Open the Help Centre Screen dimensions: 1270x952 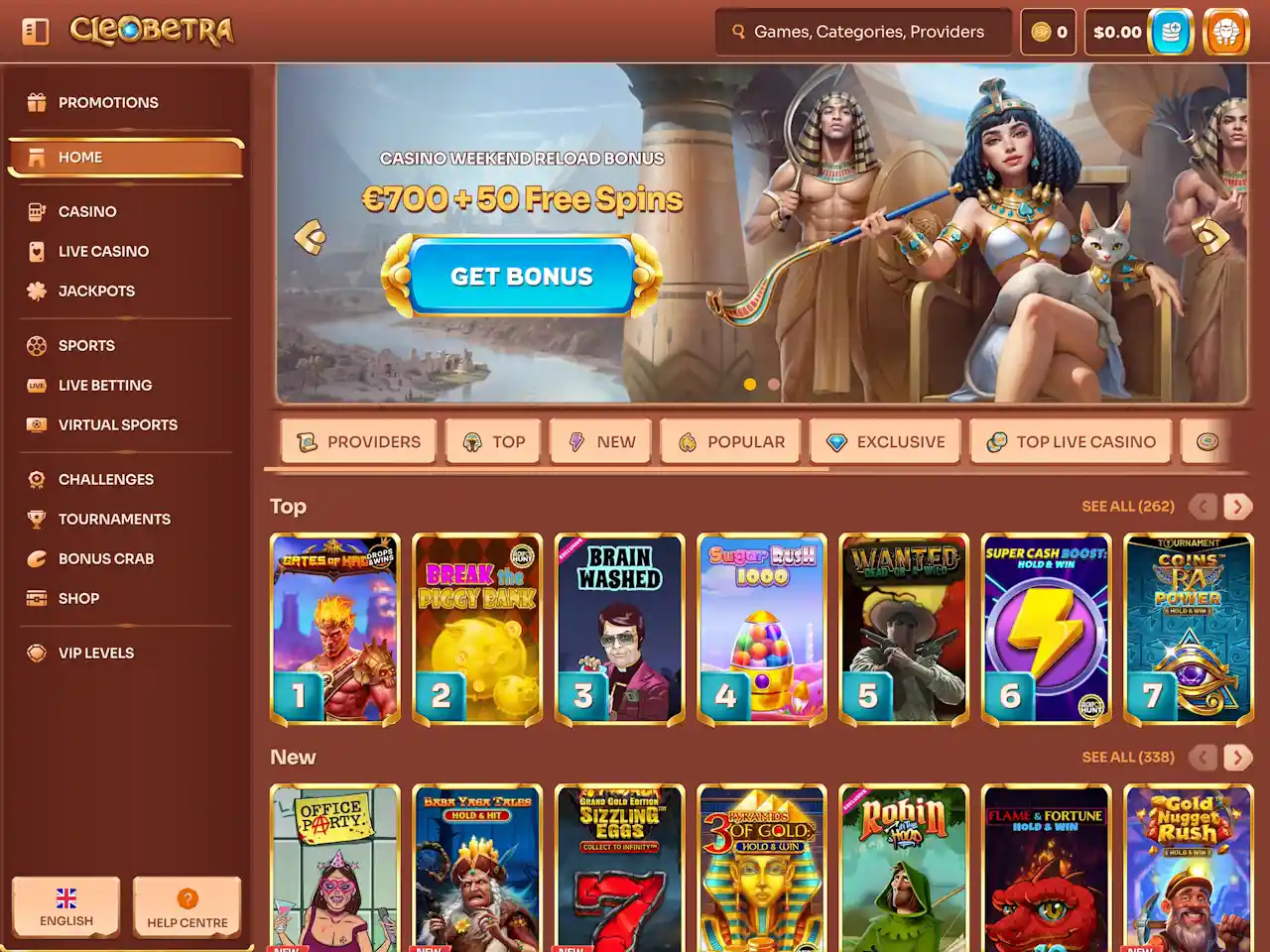[188, 906]
